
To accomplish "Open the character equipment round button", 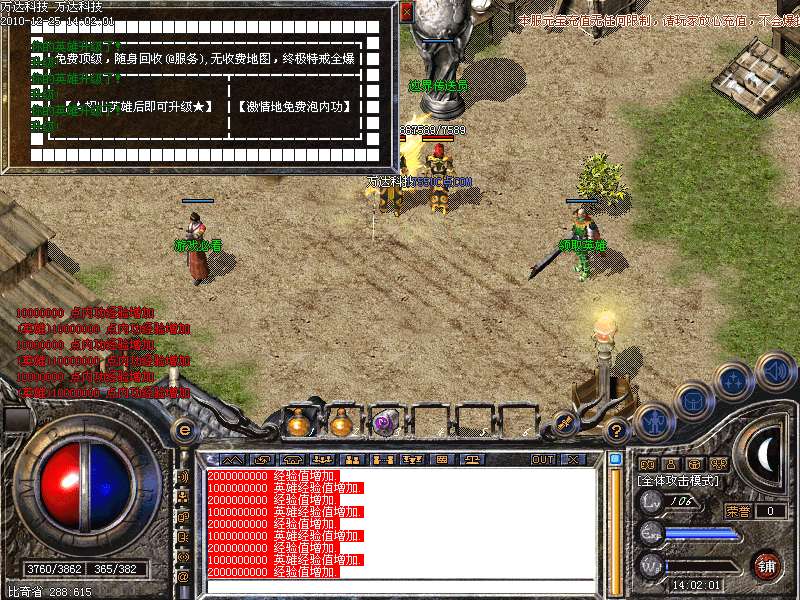I will click(x=655, y=421).
